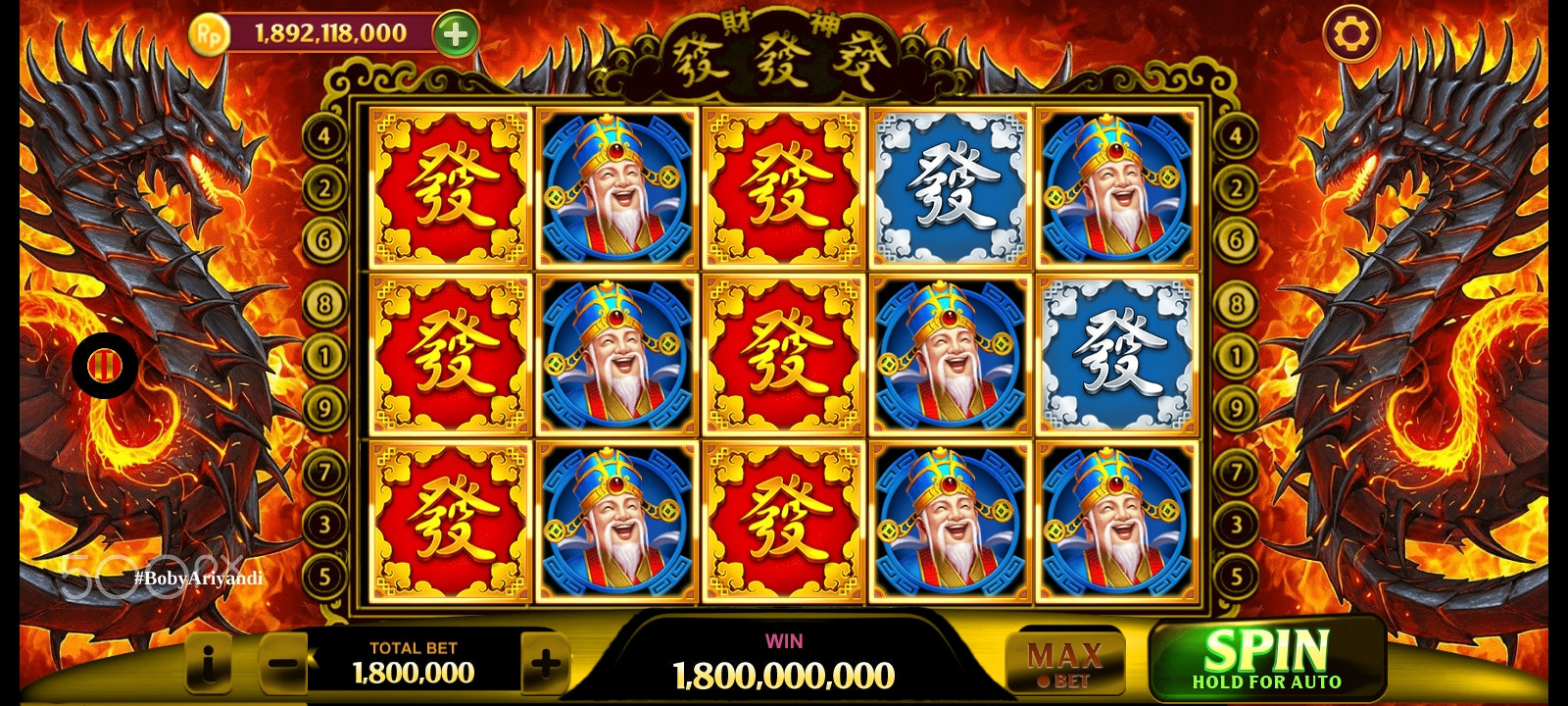This screenshot has width=1568, height=706.
Task: Click the WIN amount display
Action: 784,672
